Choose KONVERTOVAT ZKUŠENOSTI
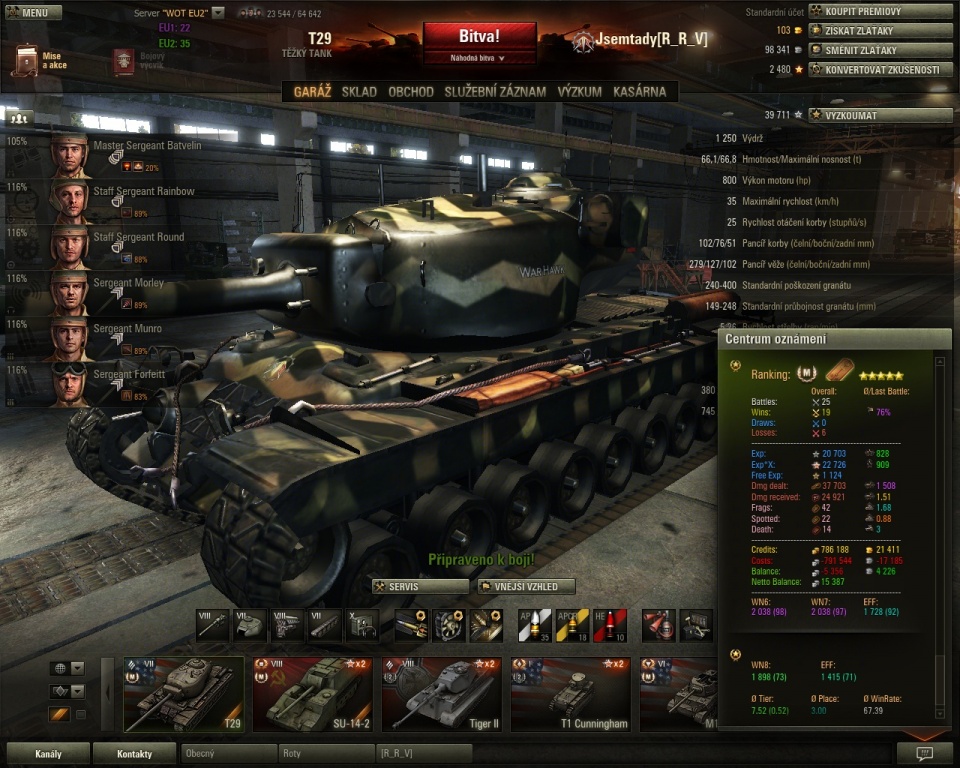The width and height of the screenshot is (960, 768). point(878,70)
